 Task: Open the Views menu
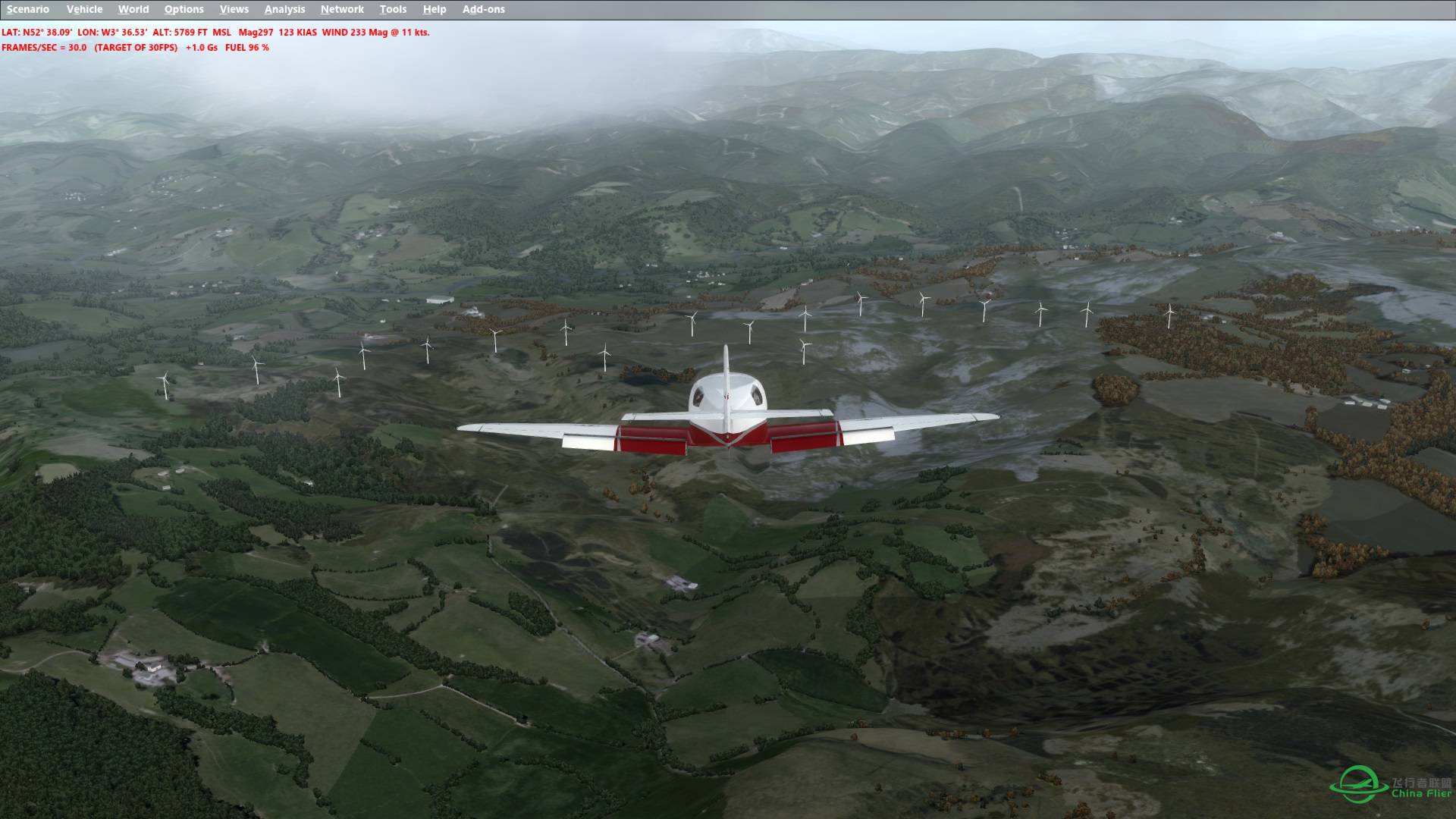tap(234, 9)
